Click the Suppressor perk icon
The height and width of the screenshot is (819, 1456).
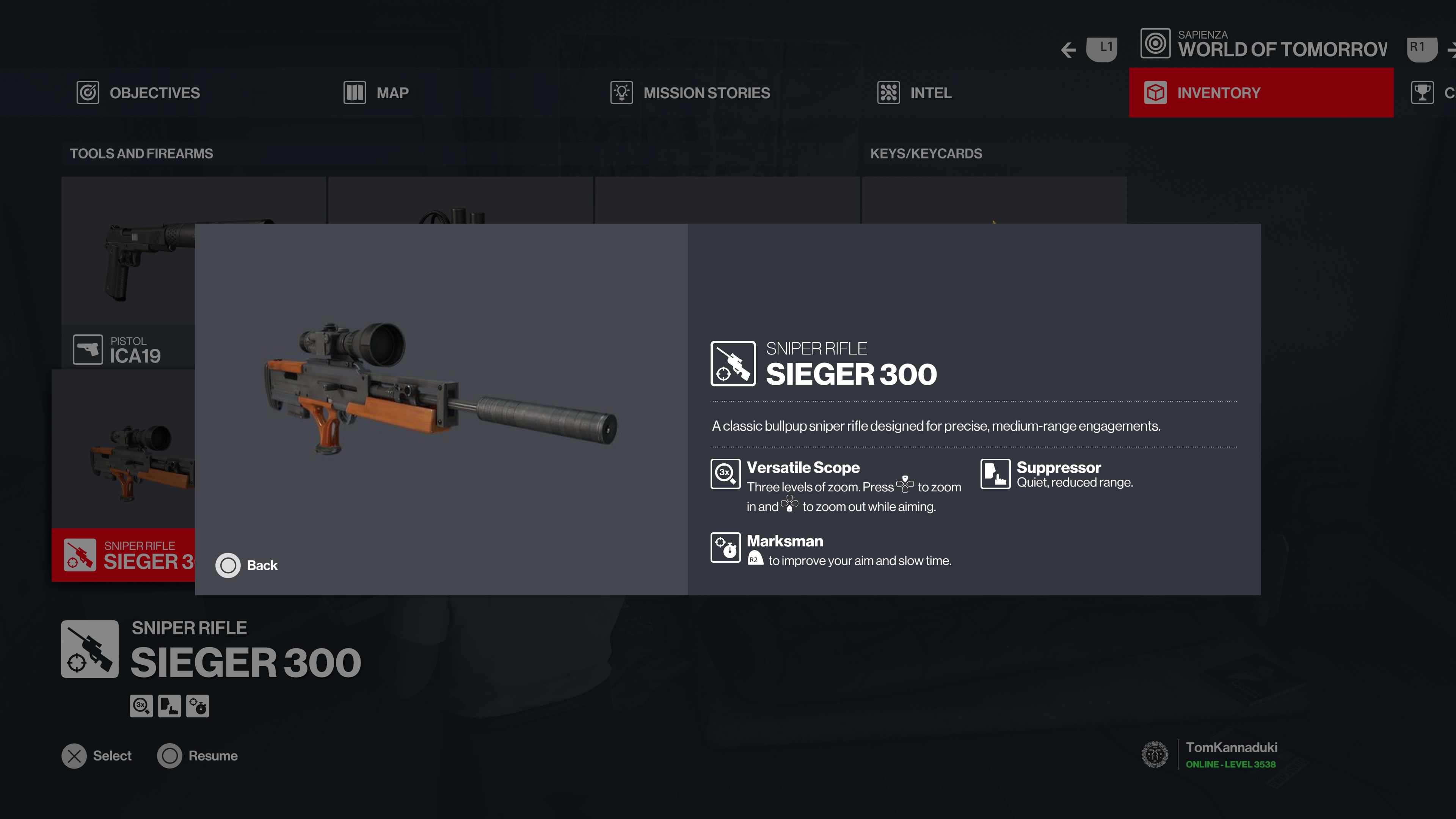(995, 474)
